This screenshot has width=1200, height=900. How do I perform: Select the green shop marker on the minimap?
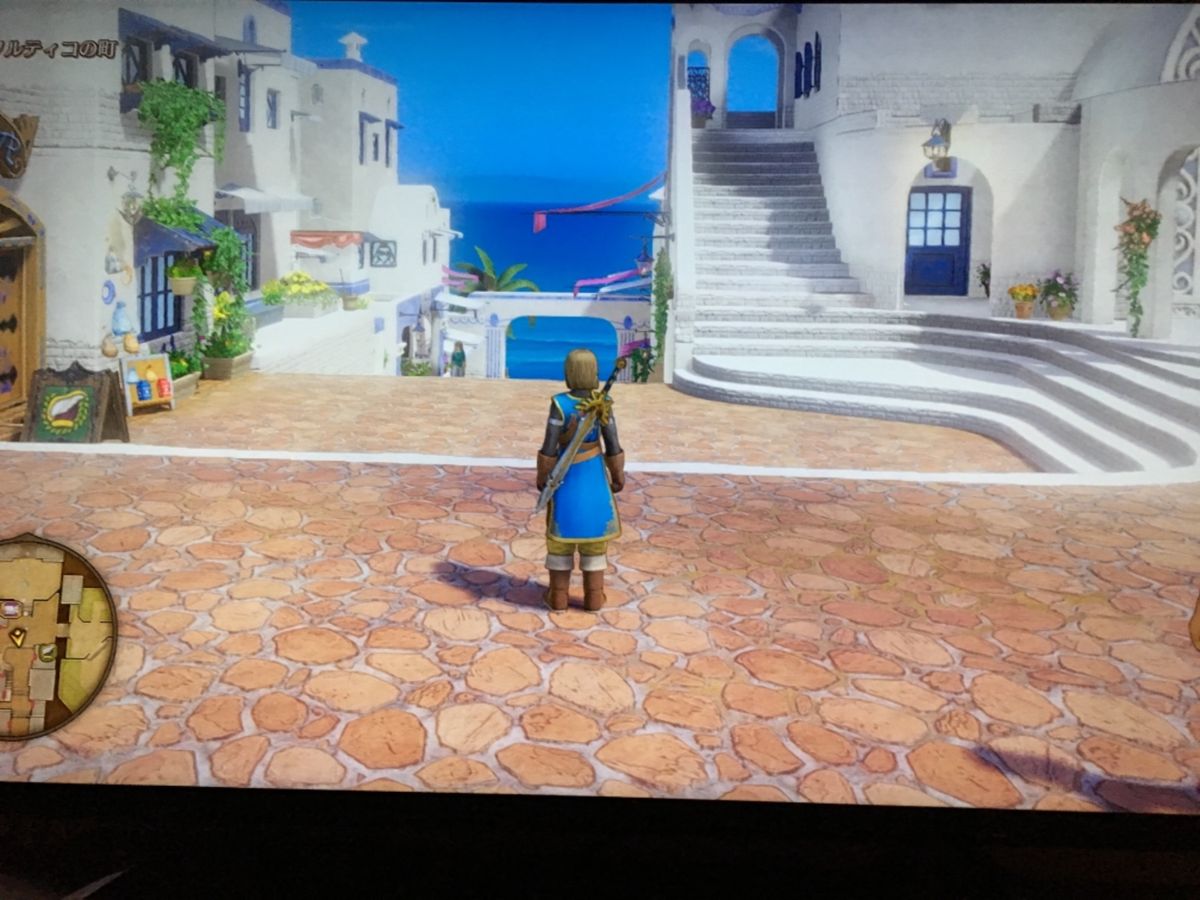[x=47, y=653]
